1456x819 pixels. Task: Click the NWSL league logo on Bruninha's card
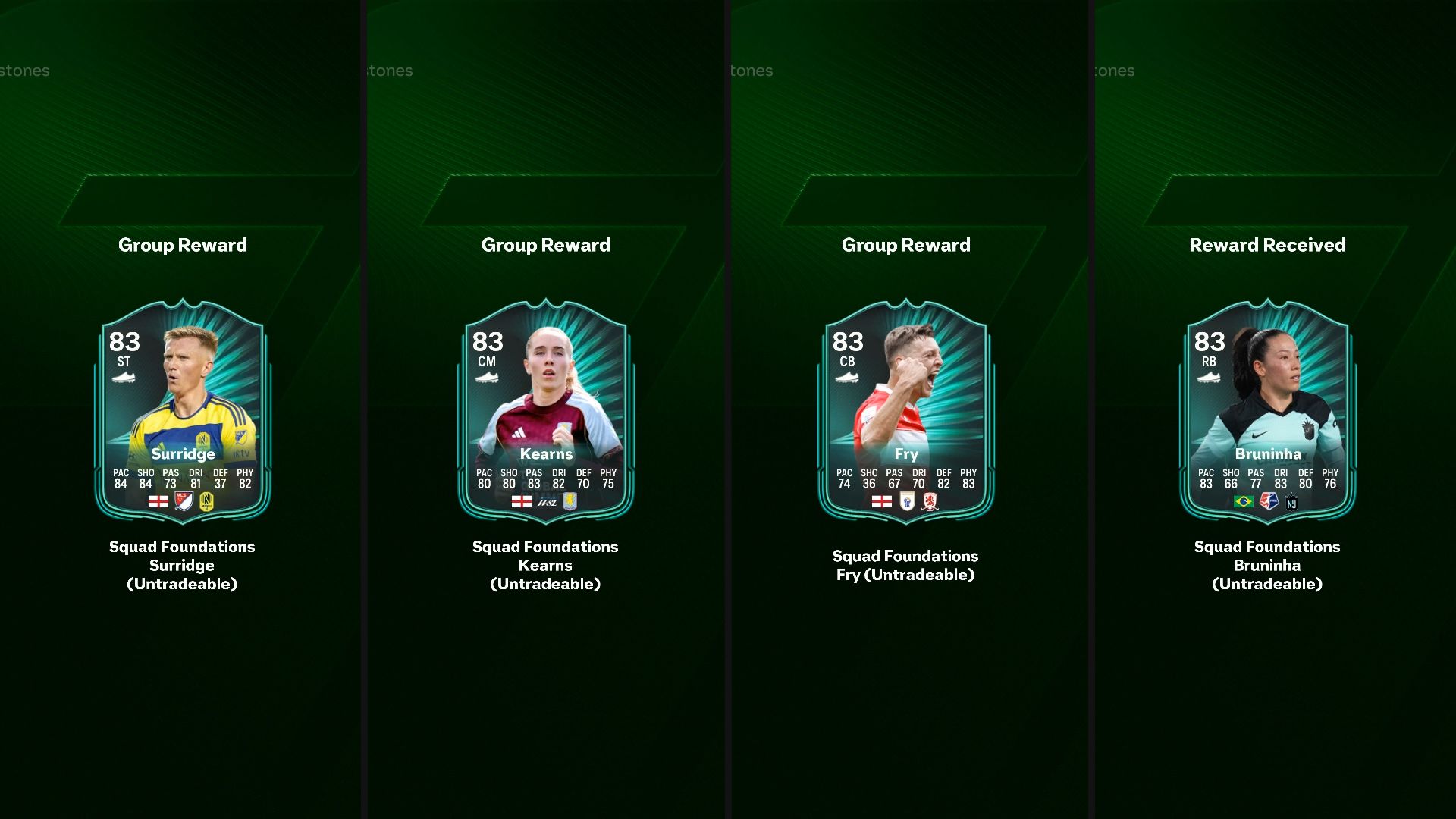pyautogui.click(x=1269, y=502)
